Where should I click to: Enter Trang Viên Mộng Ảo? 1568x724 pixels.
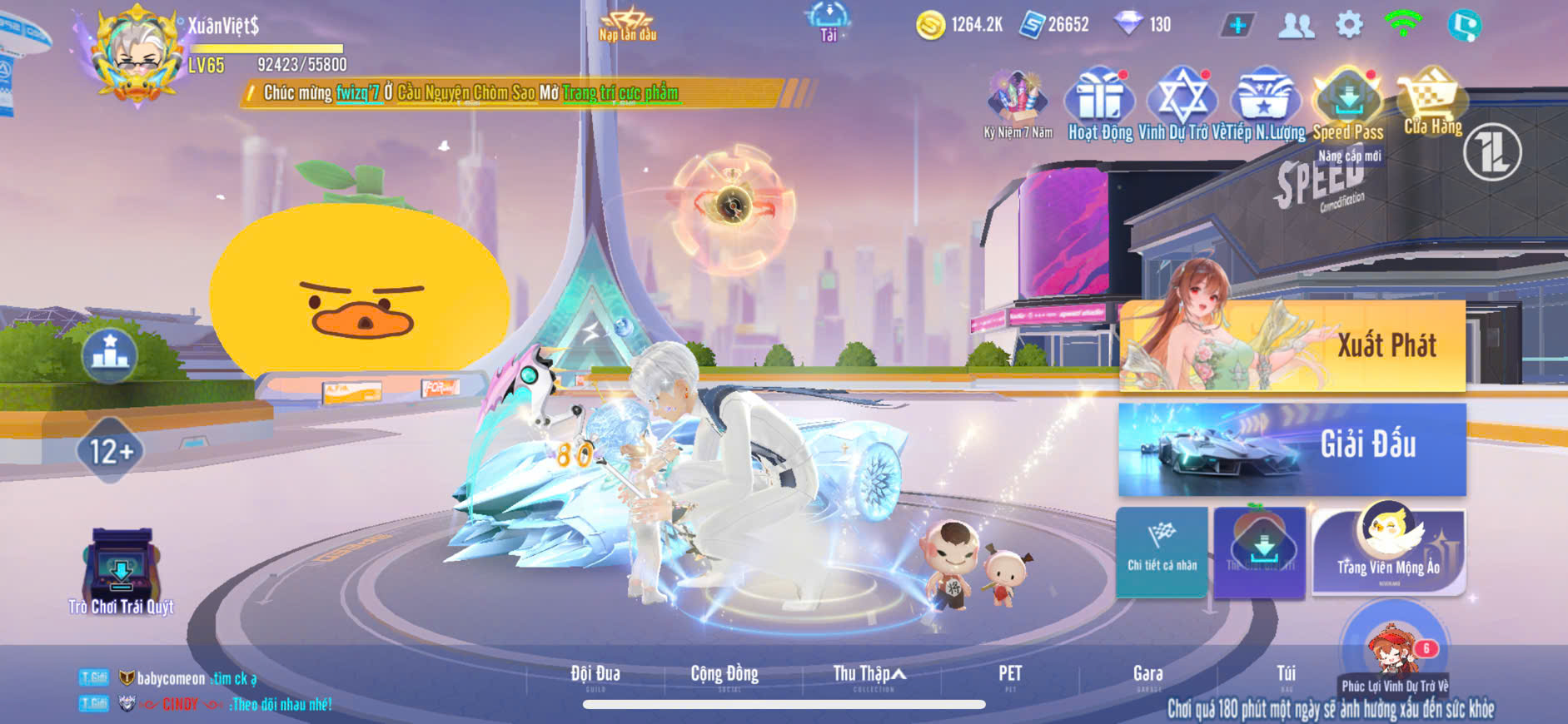(x=1388, y=551)
